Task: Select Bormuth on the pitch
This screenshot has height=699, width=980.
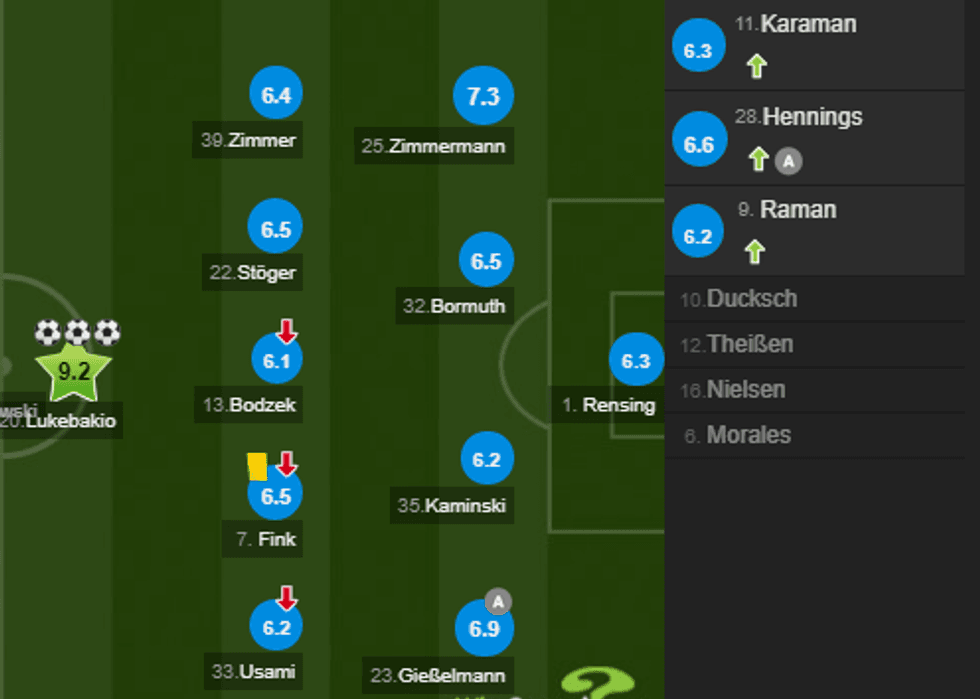Action: coord(486,262)
